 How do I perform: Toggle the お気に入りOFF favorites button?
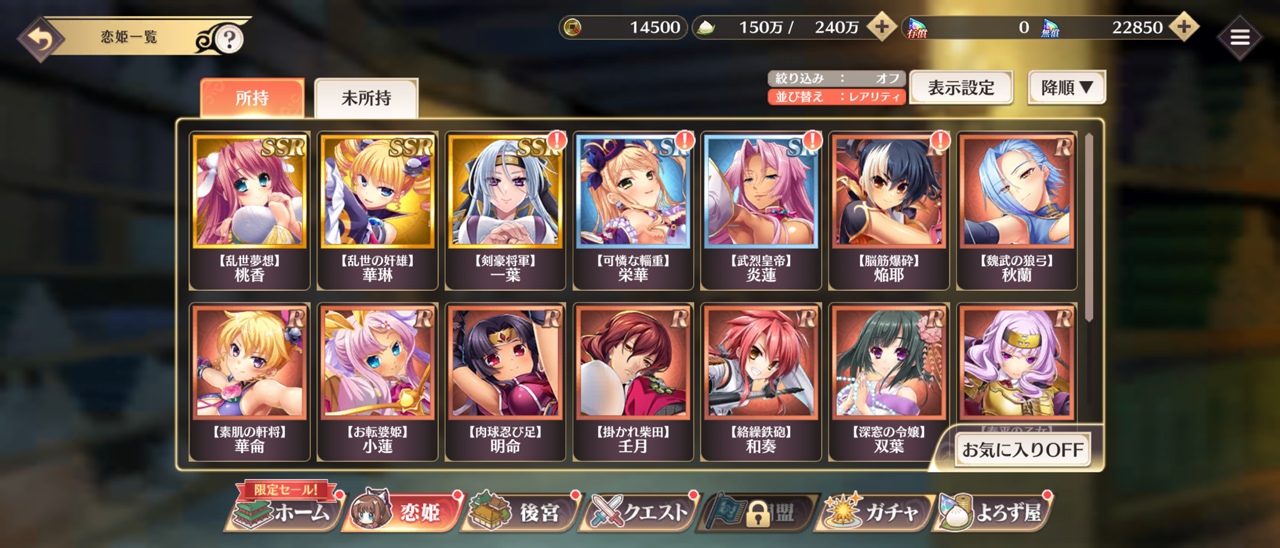coord(1021,450)
